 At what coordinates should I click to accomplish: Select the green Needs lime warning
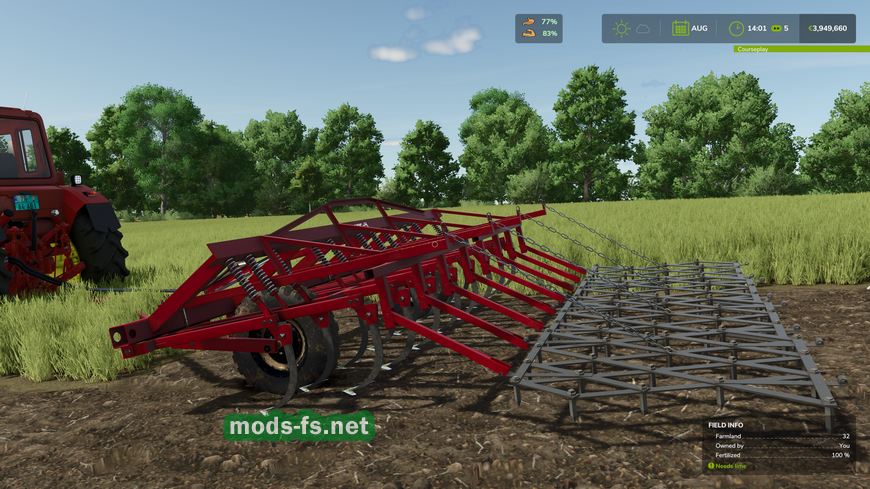[728, 466]
